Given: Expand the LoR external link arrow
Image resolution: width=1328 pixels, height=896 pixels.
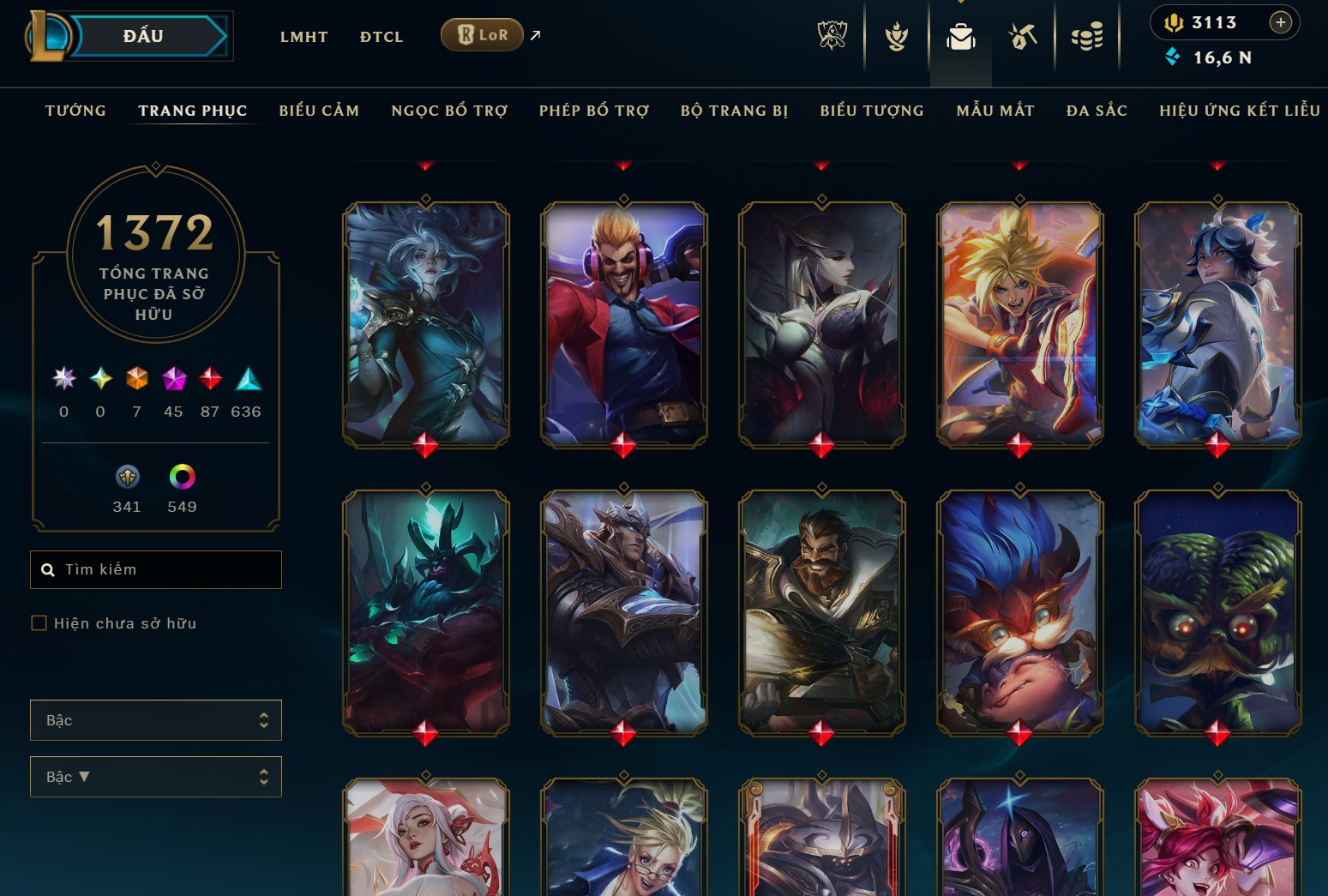Looking at the screenshot, I should pyautogui.click(x=534, y=35).
